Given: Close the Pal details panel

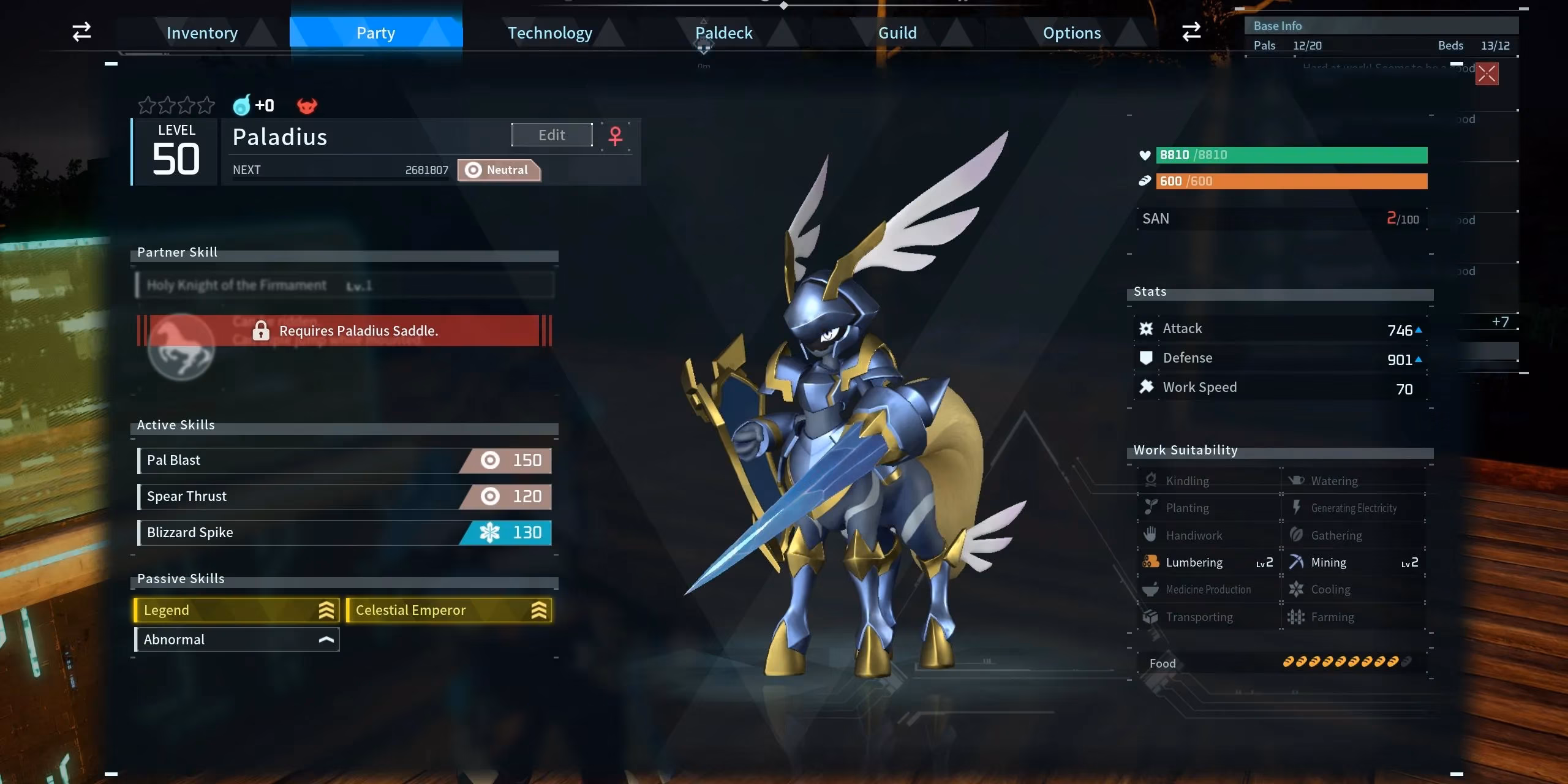Looking at the screenshot, I should [1487, 74].
